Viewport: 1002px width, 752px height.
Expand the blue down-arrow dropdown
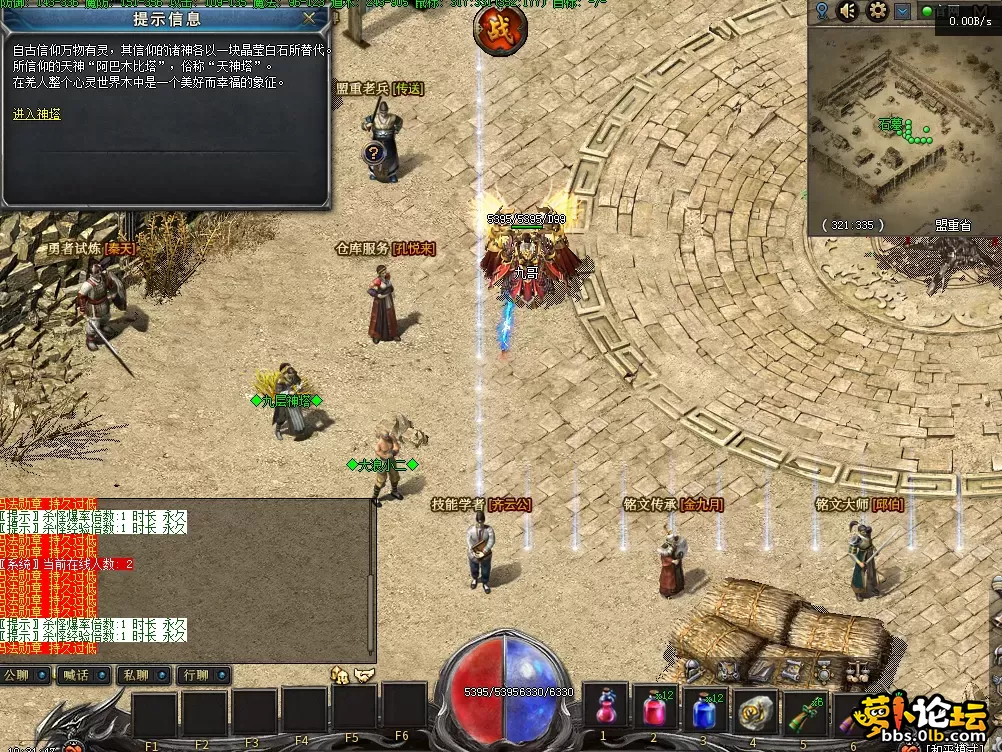point(902,11)
